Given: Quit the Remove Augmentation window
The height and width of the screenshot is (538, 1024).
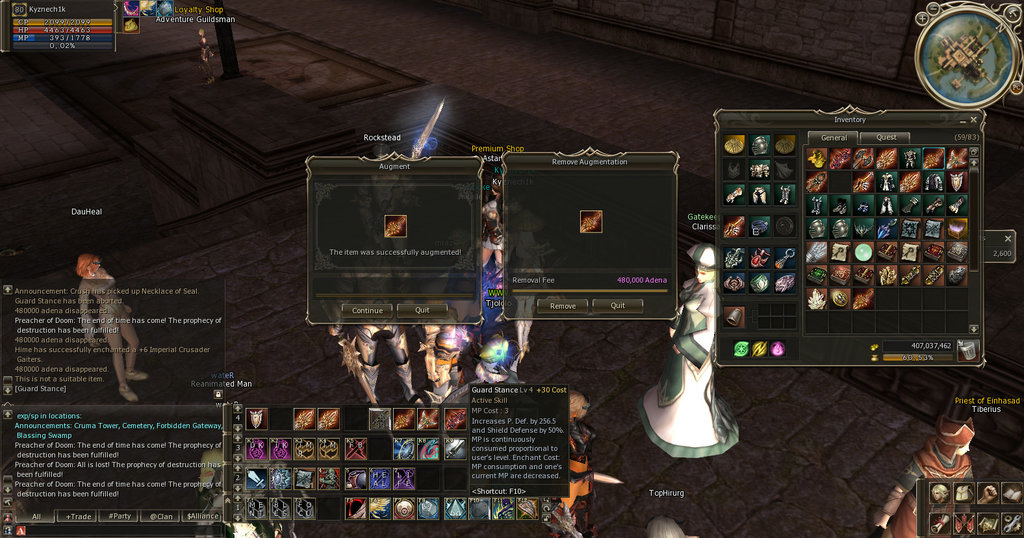Looking at the screenshot, I should [x=618, y=306].
